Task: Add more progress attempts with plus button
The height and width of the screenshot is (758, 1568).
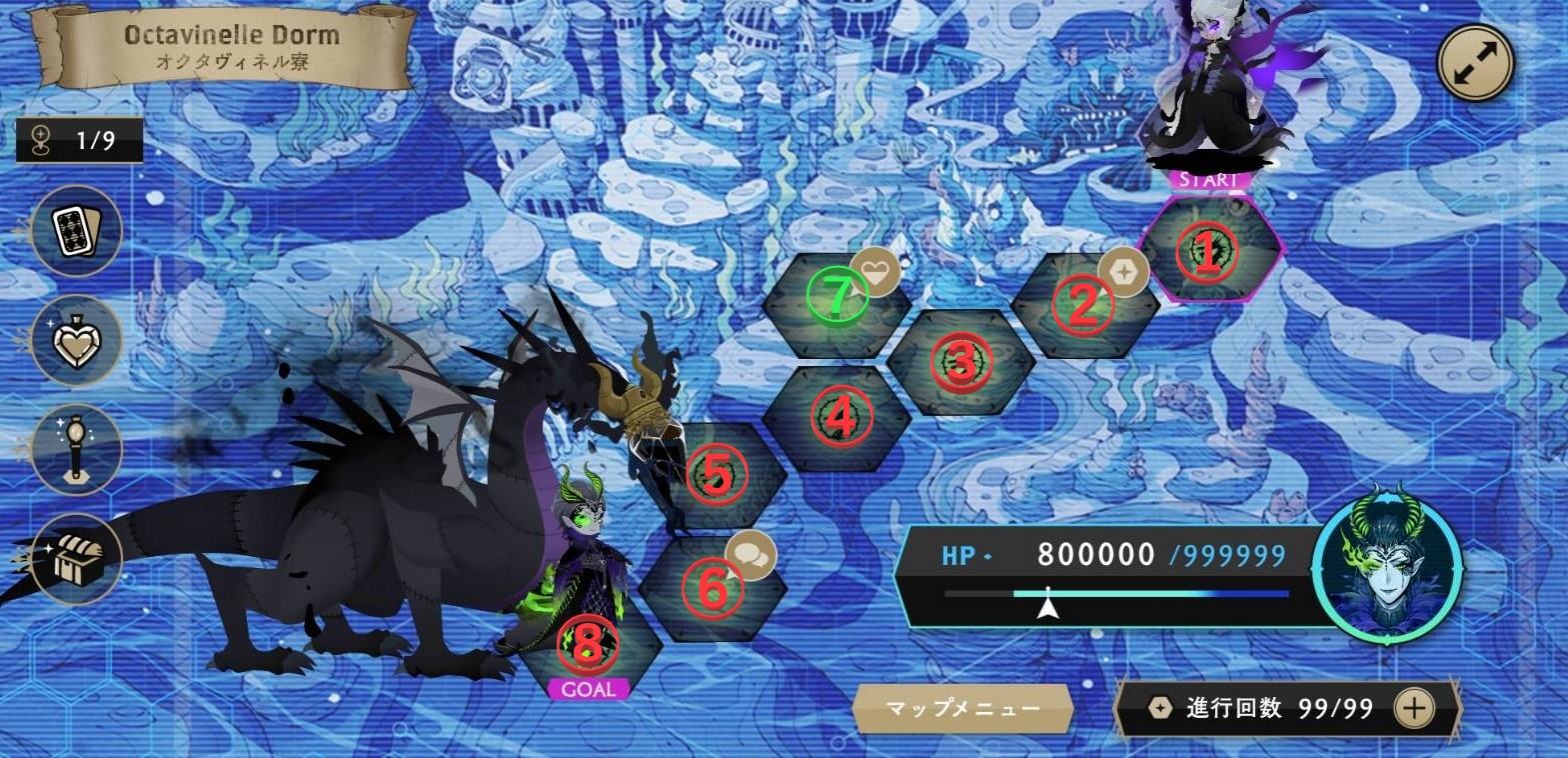Action: pyautogui.click(x=1414, y=708)
